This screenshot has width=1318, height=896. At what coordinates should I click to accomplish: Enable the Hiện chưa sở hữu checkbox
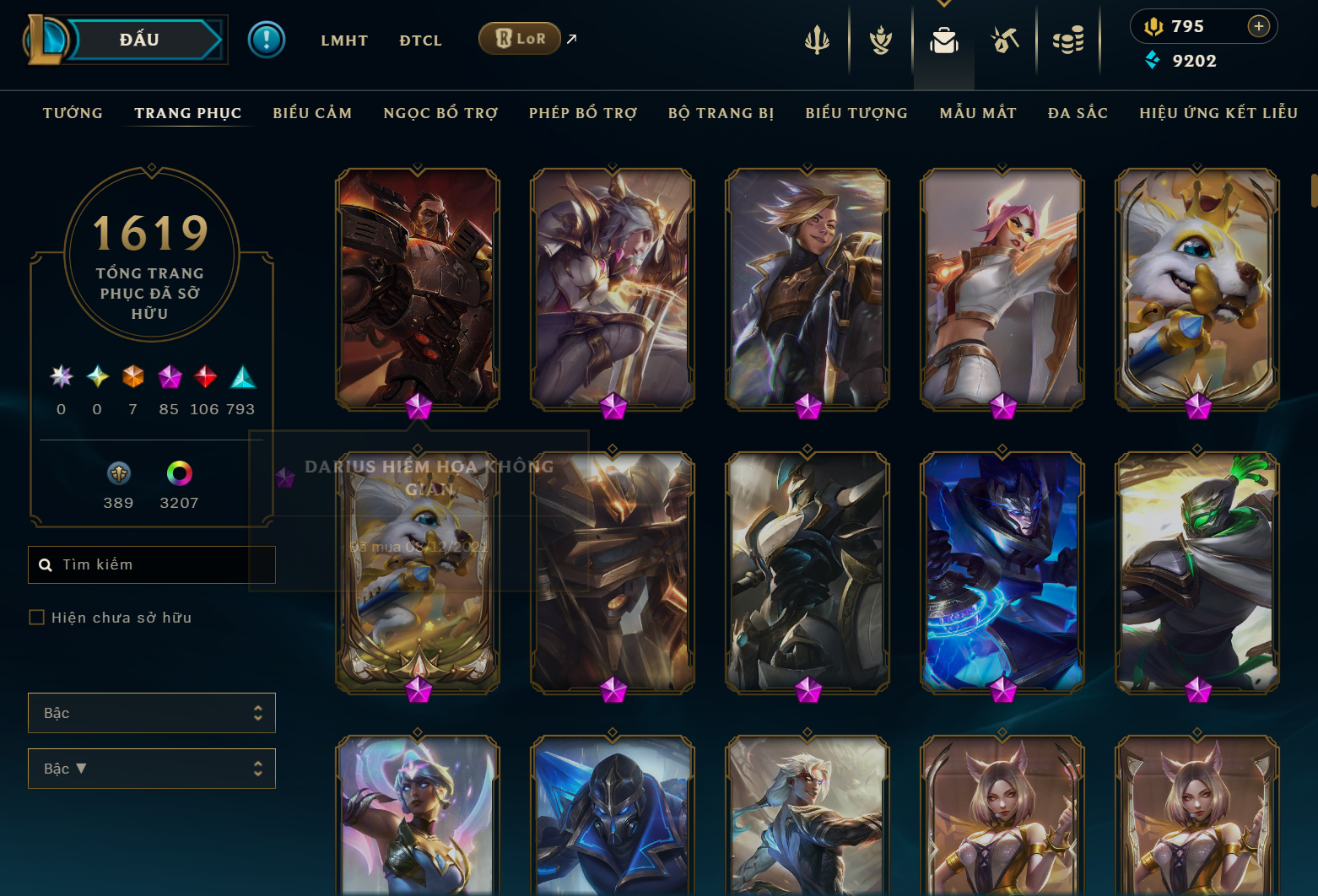pos(36,617)
